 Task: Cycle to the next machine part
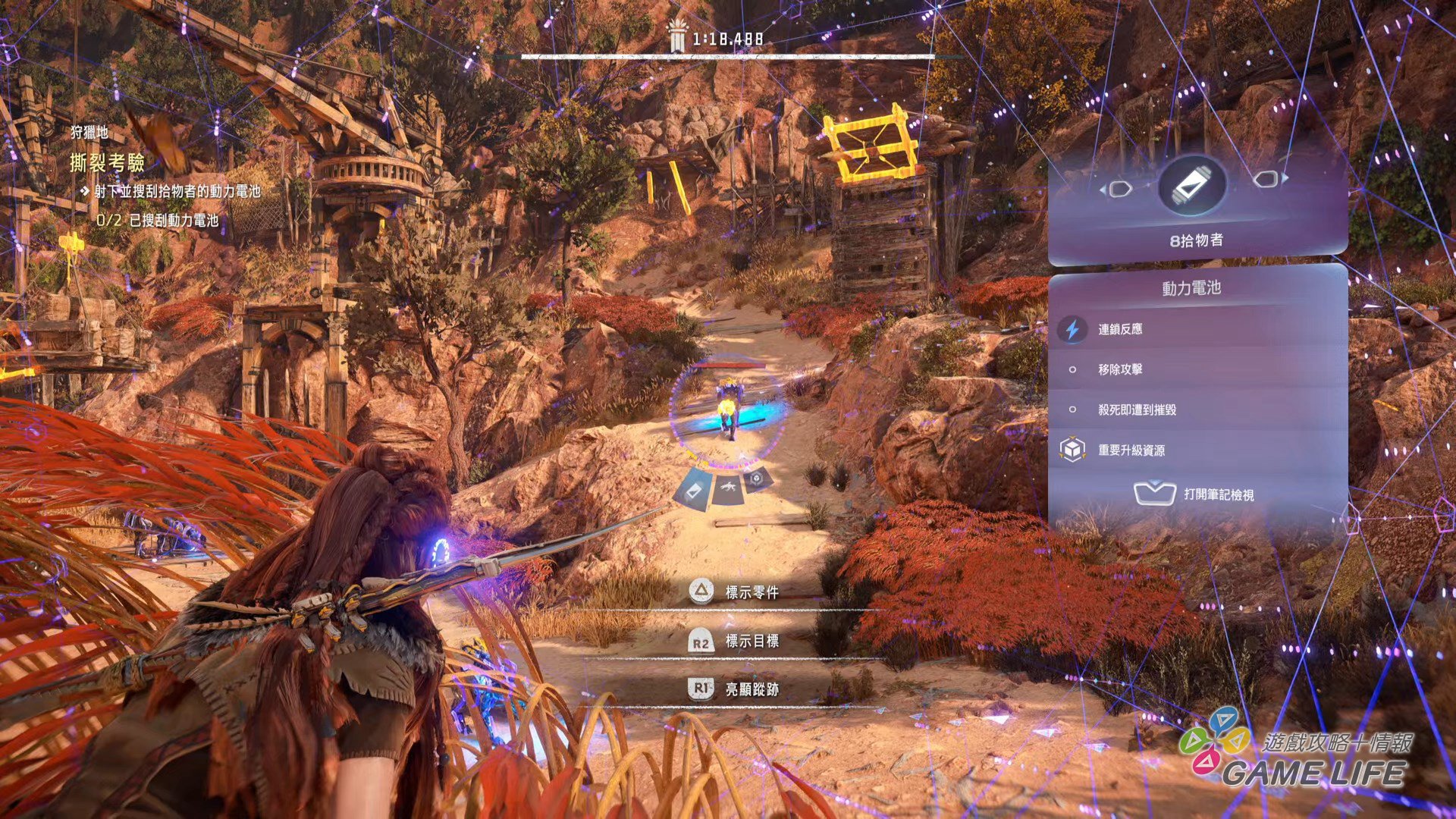pos(1269,180)
